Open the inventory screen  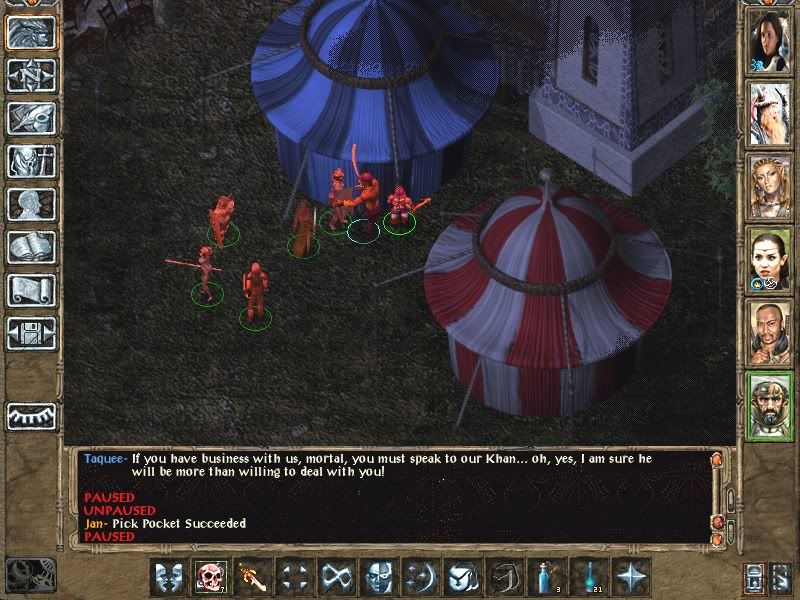point(31,161)
